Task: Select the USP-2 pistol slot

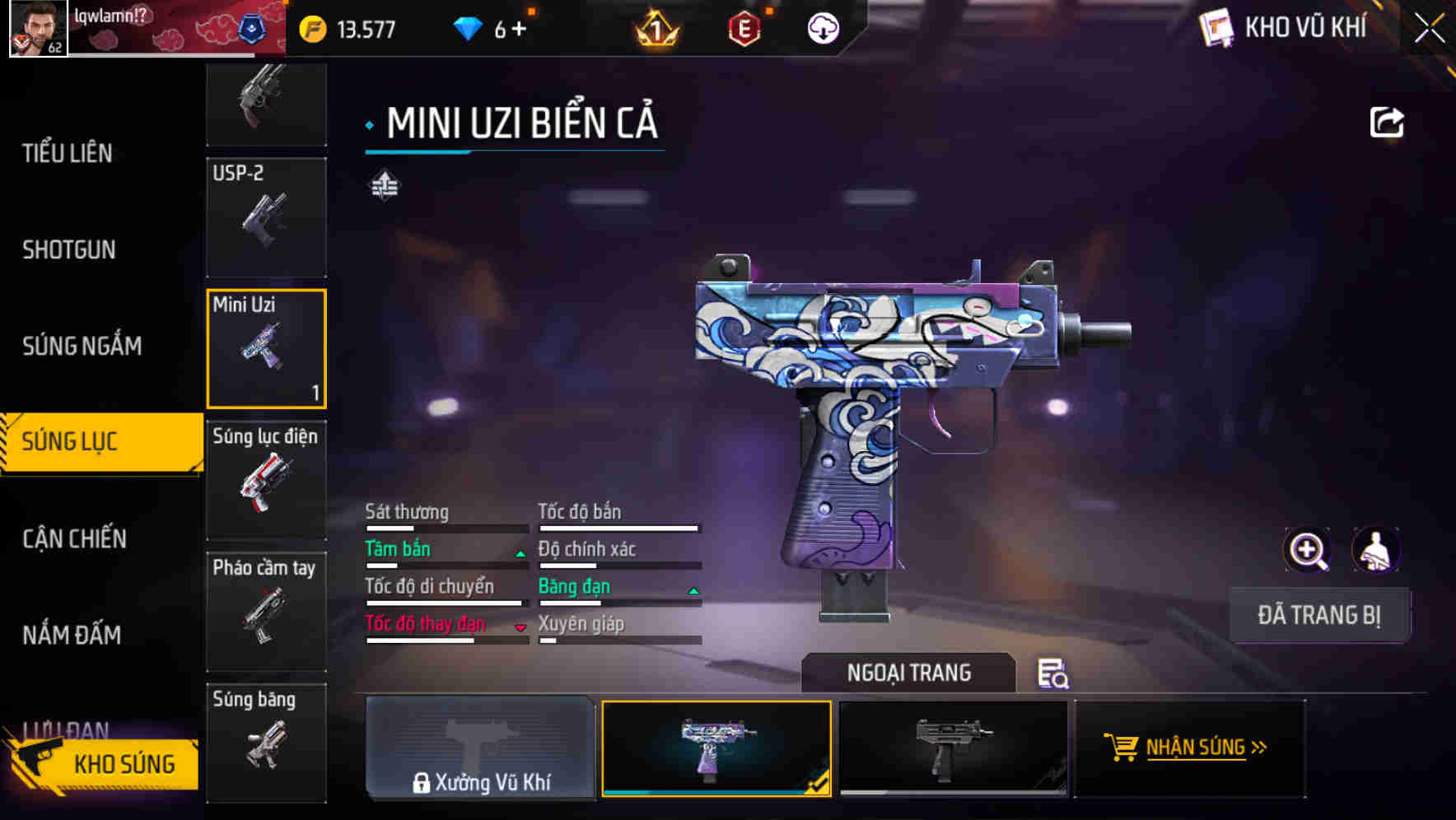Action: [x=266, y=217]
